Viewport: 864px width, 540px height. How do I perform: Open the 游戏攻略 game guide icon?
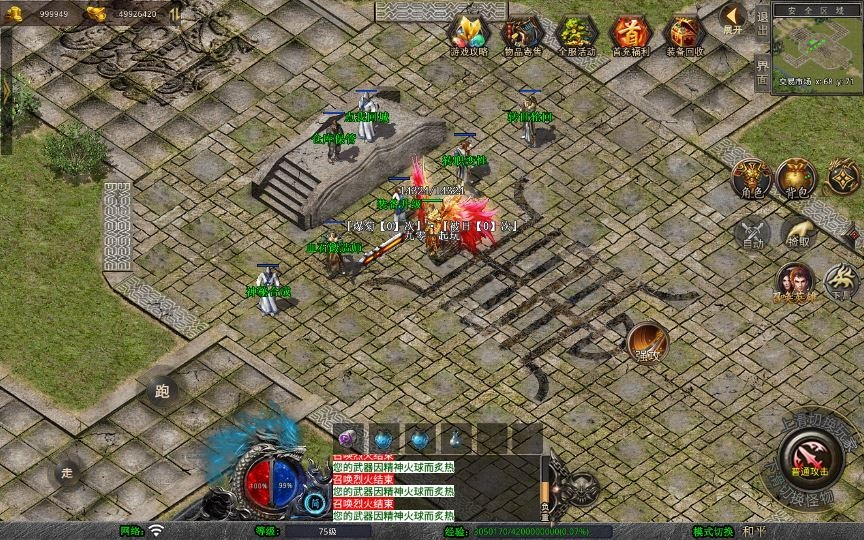tap(468, 34)
